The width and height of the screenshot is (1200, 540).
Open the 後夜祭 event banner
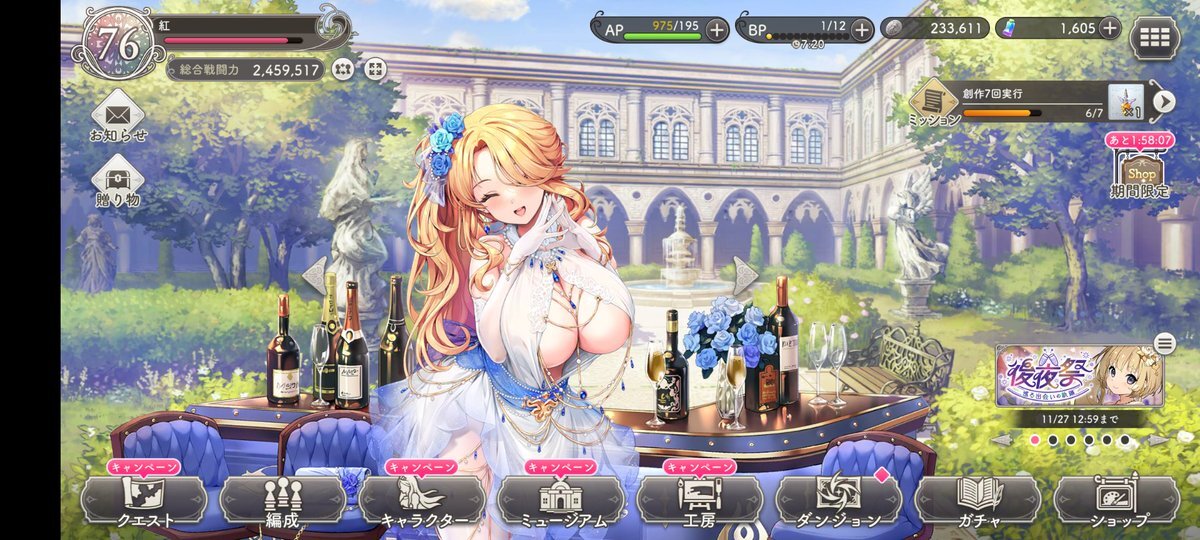(1078, 377)
